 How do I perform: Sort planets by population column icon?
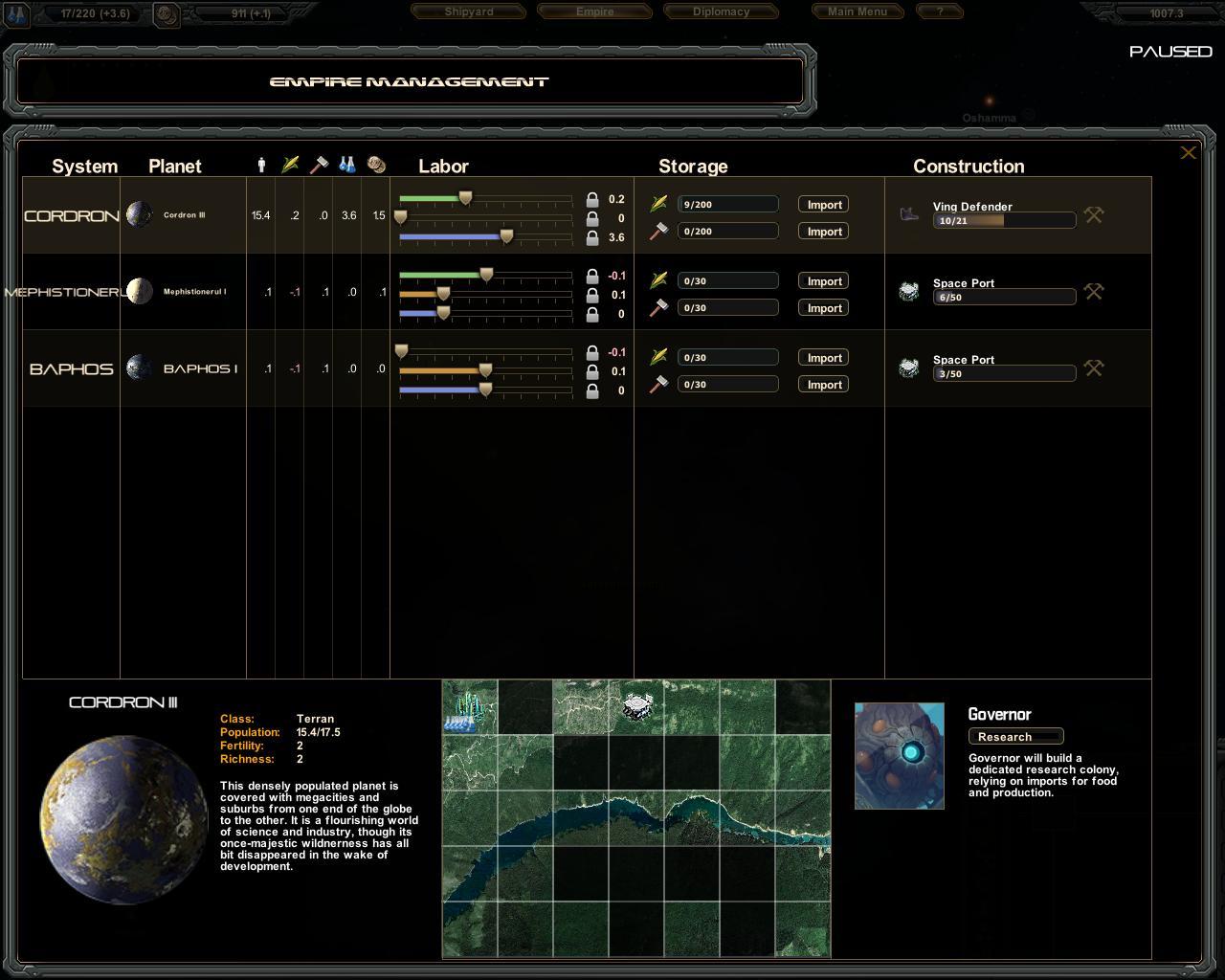click(x=261, y=166)
